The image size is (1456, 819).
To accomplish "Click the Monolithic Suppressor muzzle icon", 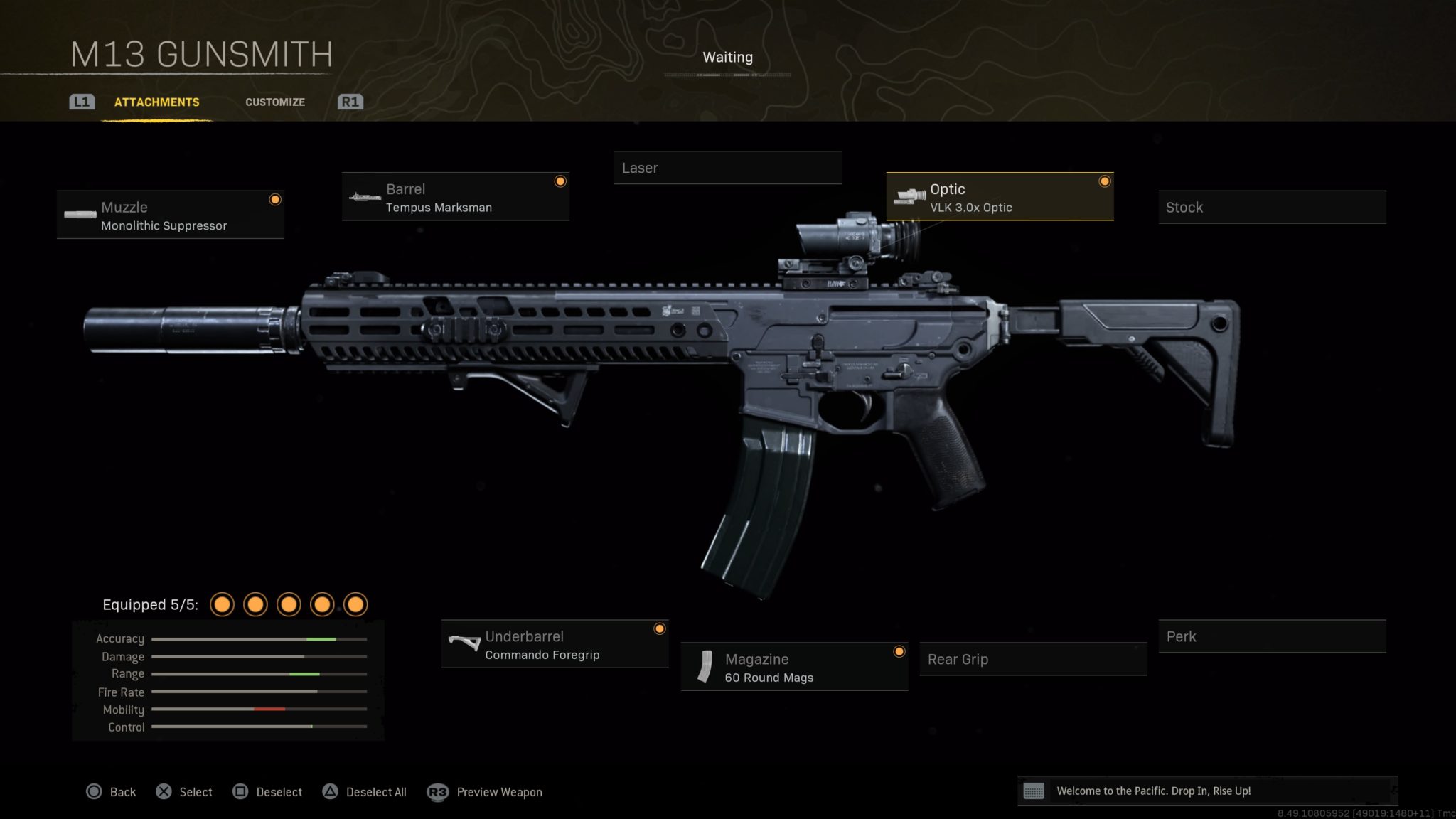I will [x=80, y=215].
